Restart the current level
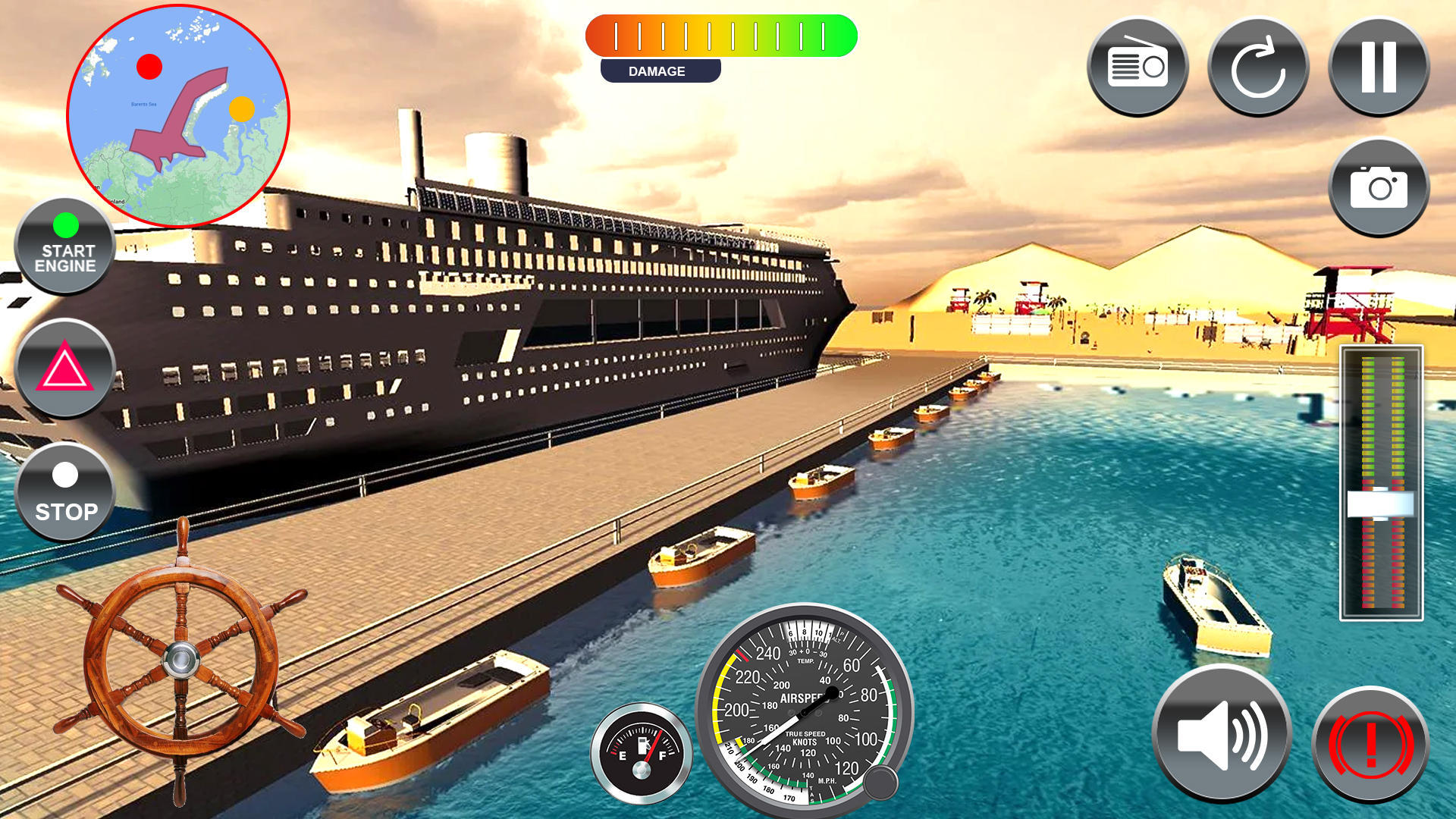This screenshot has width=1456, height=819. point(1258,64)
